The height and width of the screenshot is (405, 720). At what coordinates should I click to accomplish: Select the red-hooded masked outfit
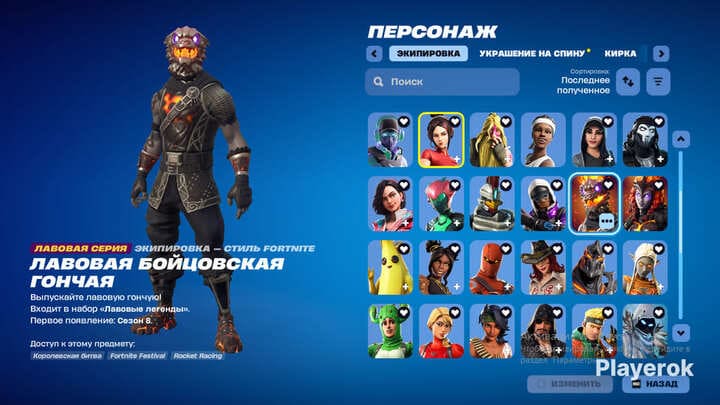tap(492, 266)
